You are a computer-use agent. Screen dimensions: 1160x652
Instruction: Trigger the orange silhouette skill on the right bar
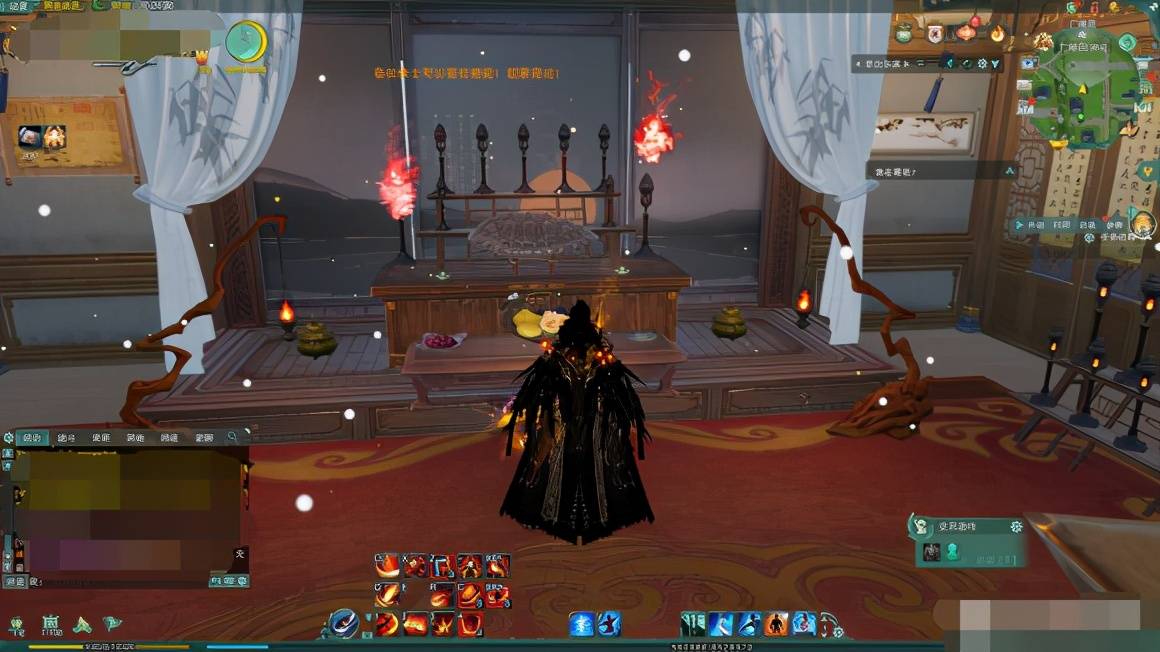[x=776, y=624]
